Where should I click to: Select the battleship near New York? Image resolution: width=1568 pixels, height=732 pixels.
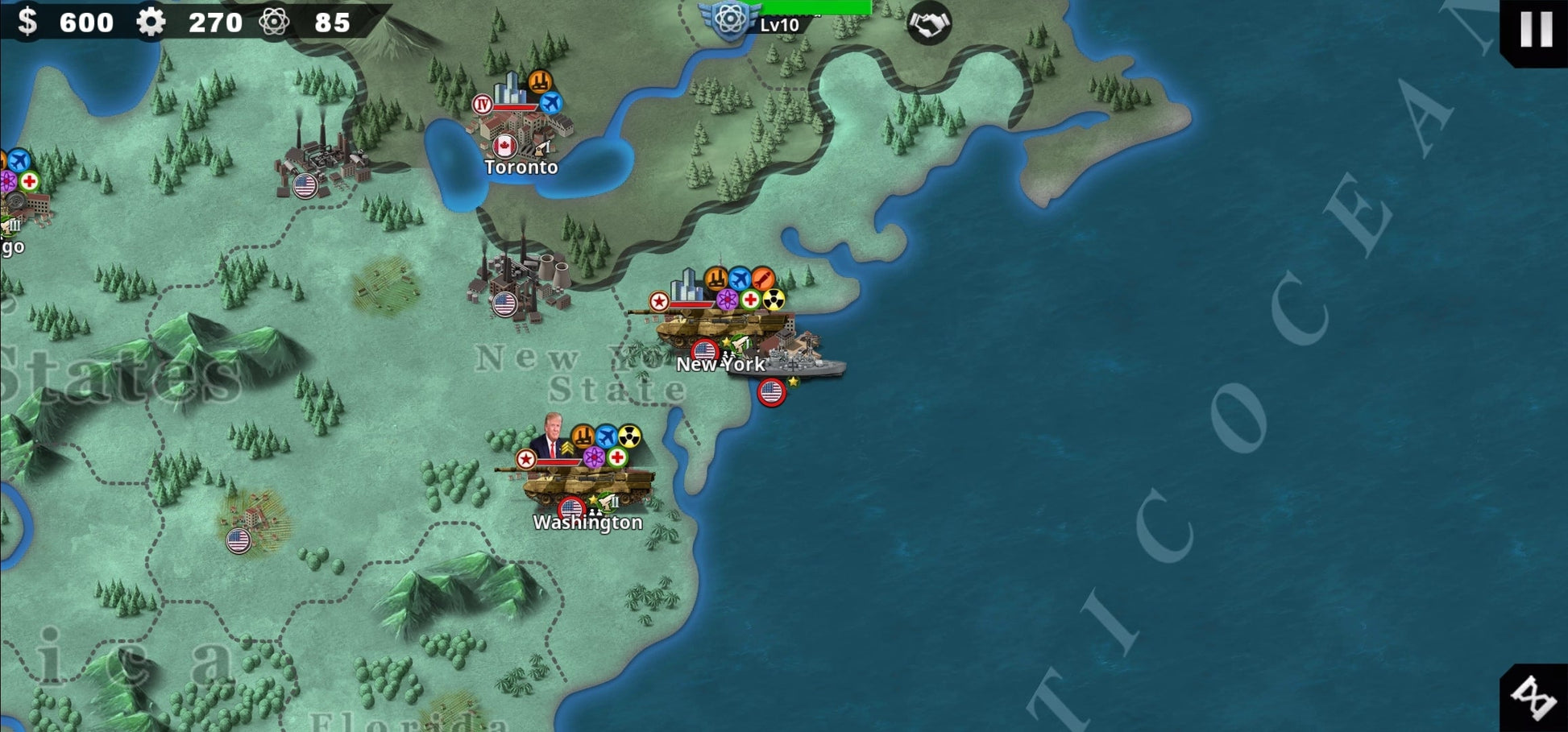tap(798, 364)
